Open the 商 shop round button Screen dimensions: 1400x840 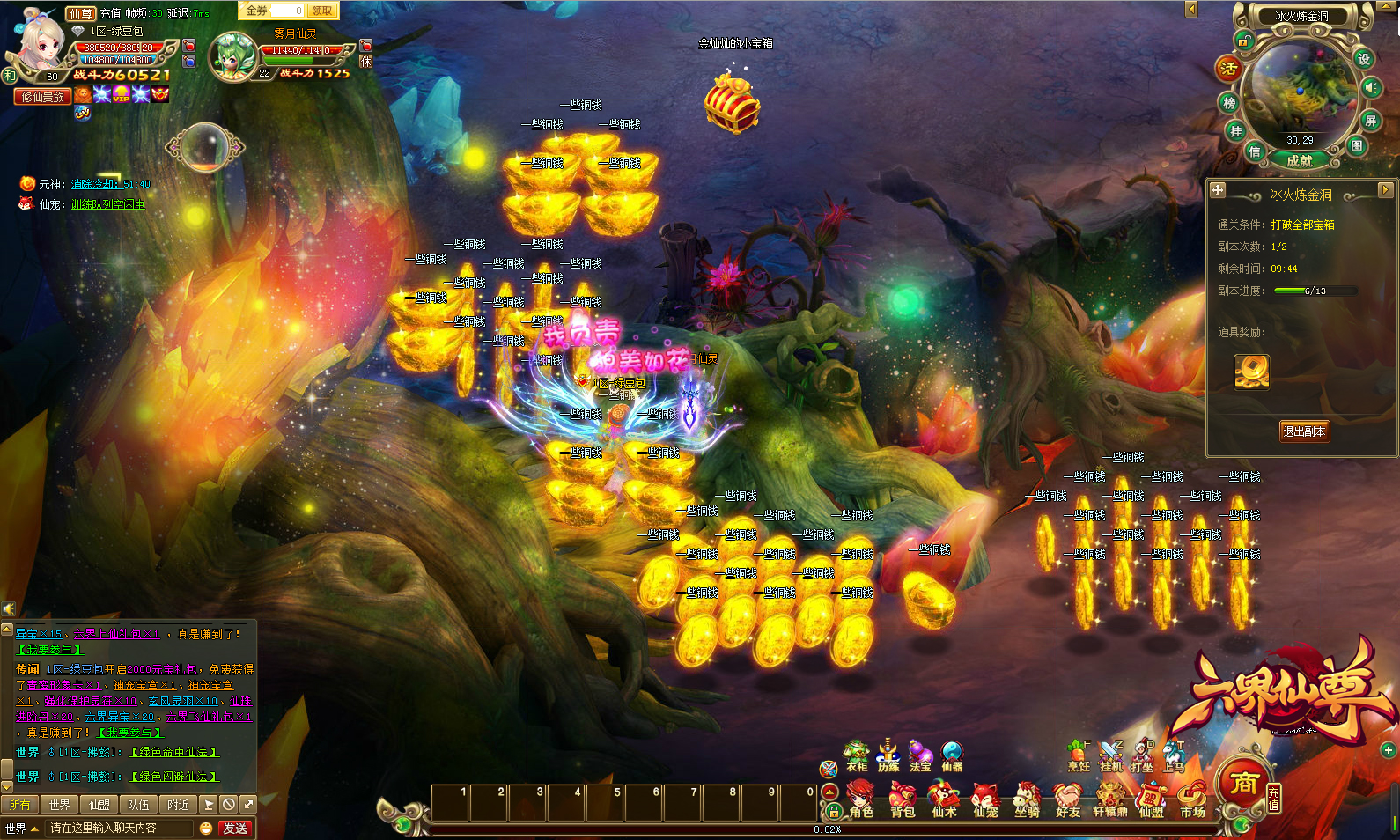pyautogui.click(x=1242, y=782)
